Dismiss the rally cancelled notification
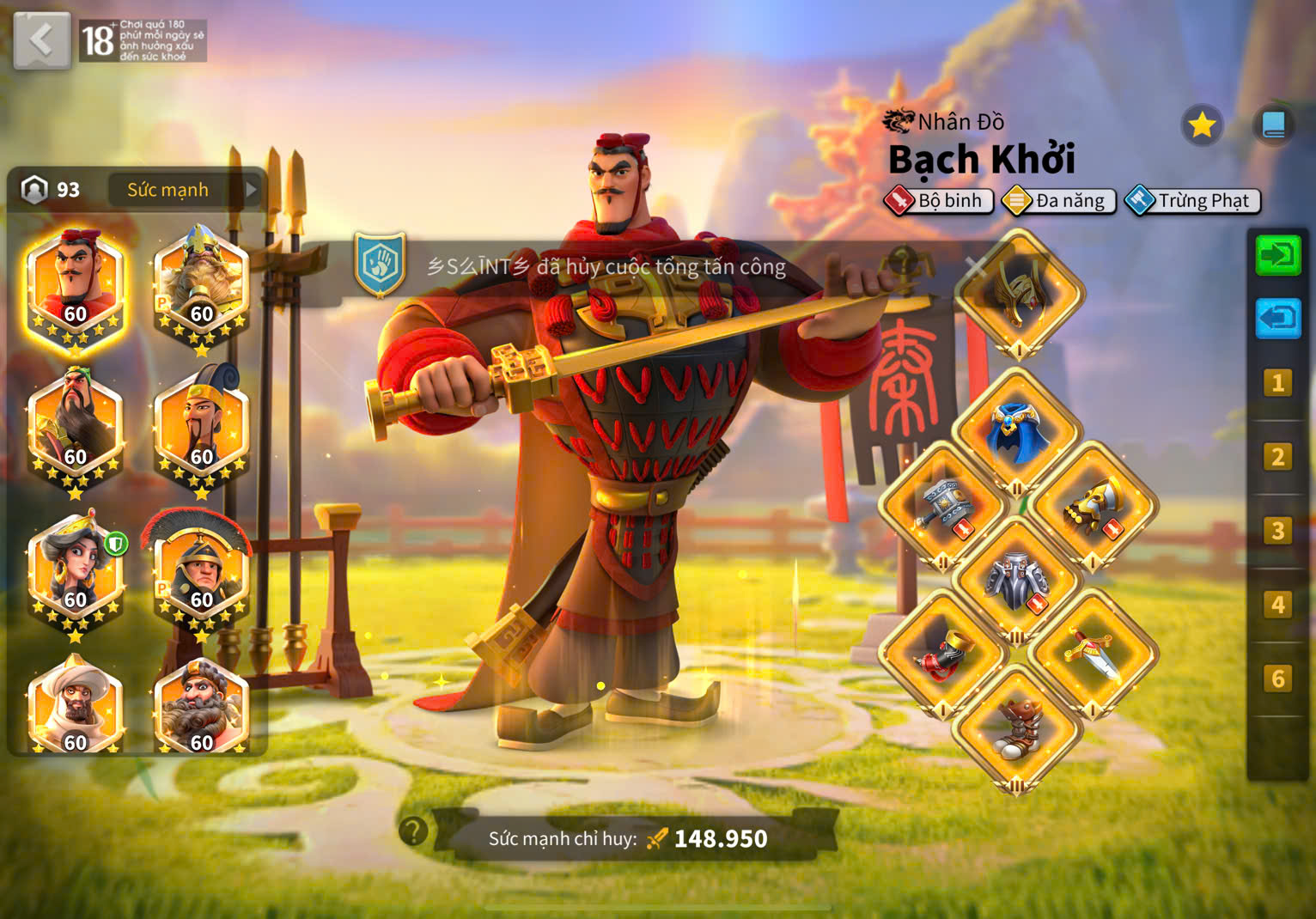 974,267
